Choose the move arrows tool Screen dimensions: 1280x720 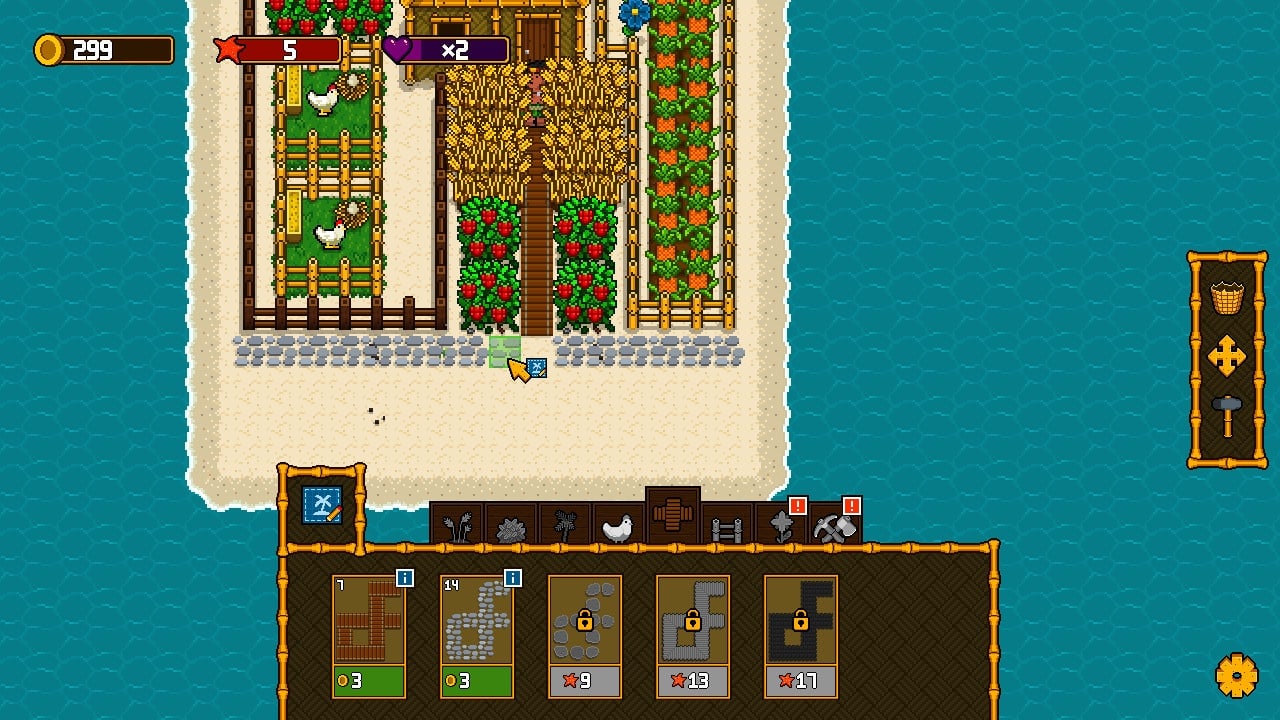pyautogui.click(x=1227, y=355)
